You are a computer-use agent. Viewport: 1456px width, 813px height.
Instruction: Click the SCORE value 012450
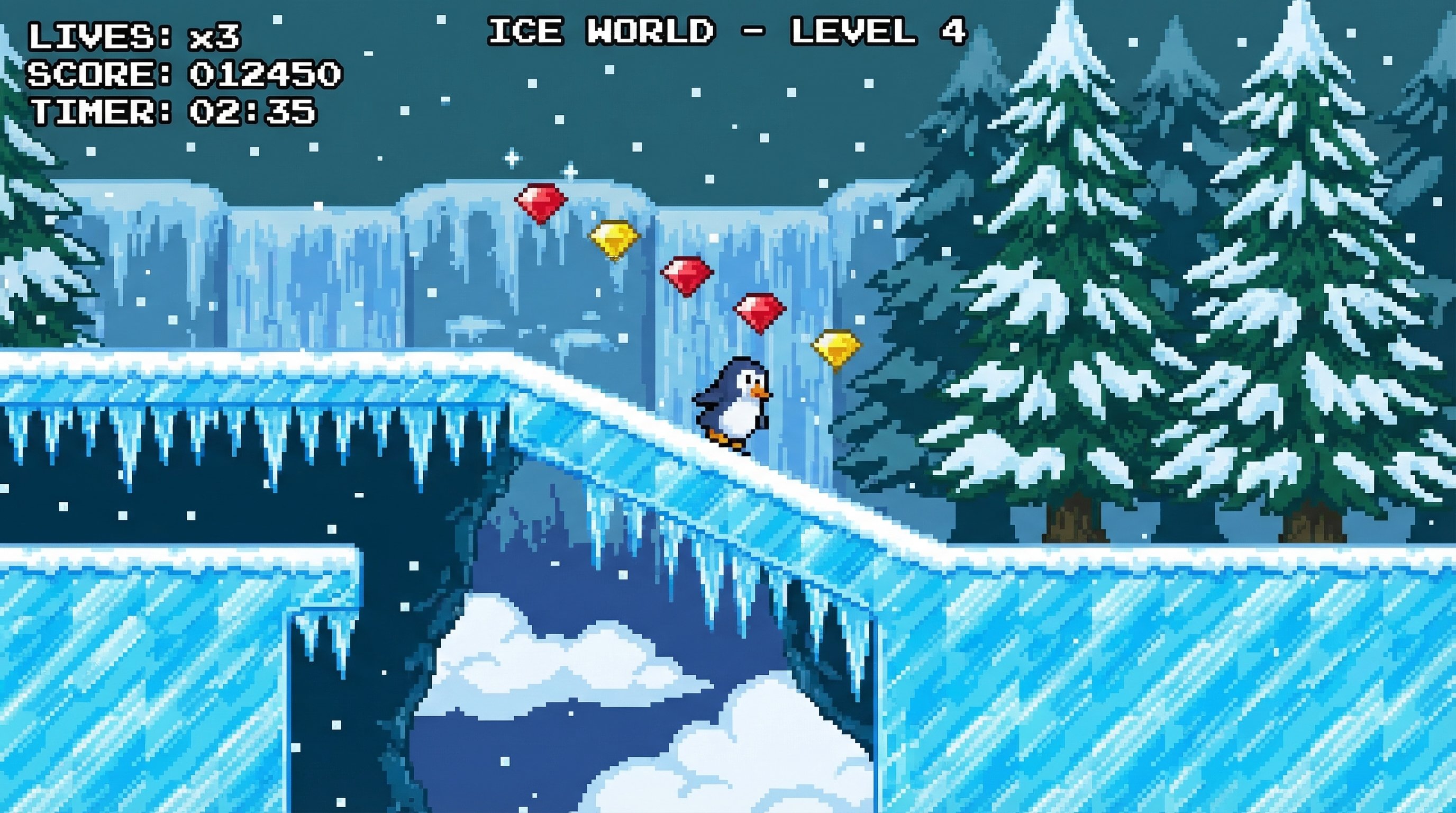click(266, 75)
